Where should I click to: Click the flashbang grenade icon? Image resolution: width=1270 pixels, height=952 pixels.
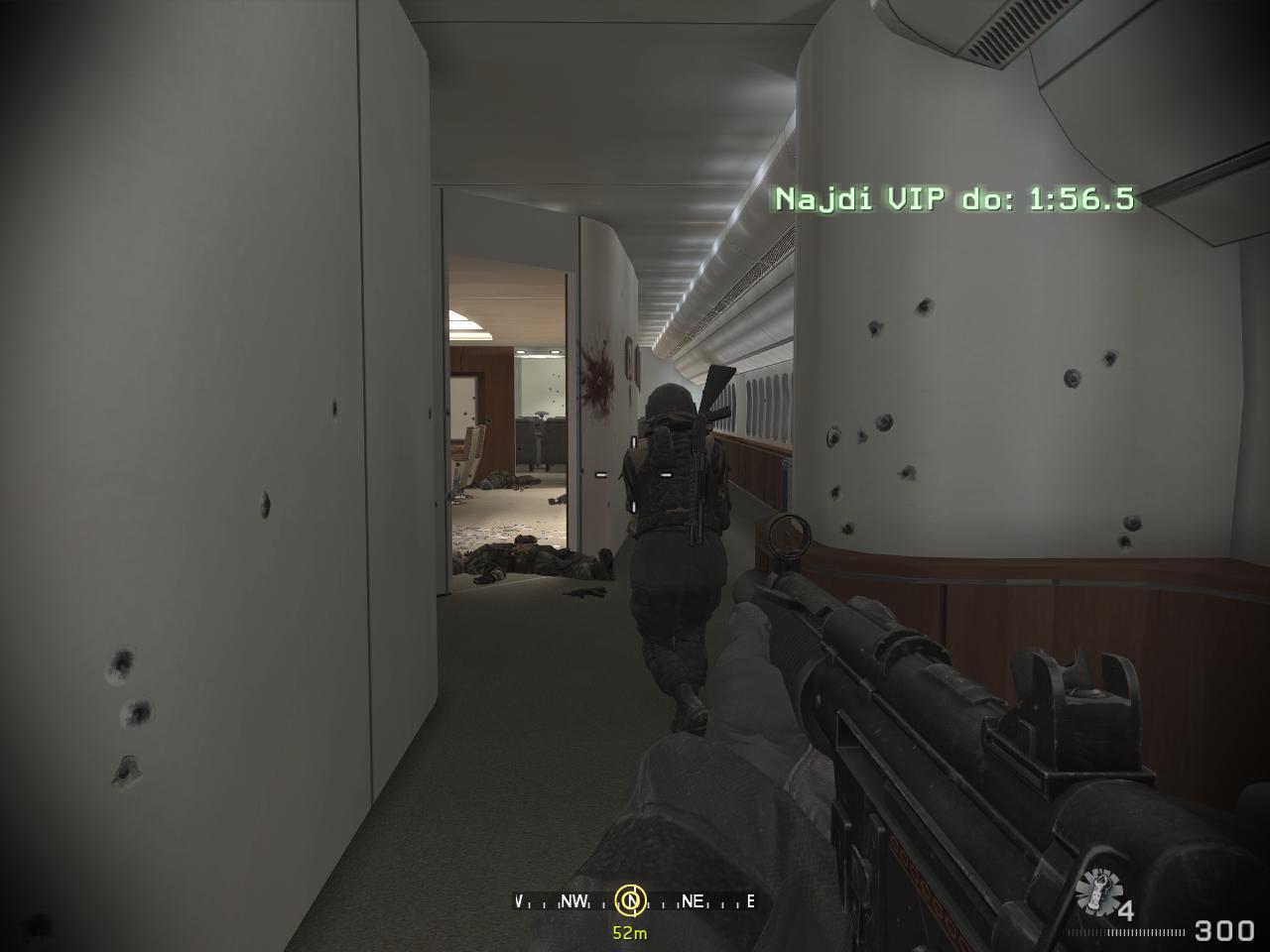(x=1098, y=892)
